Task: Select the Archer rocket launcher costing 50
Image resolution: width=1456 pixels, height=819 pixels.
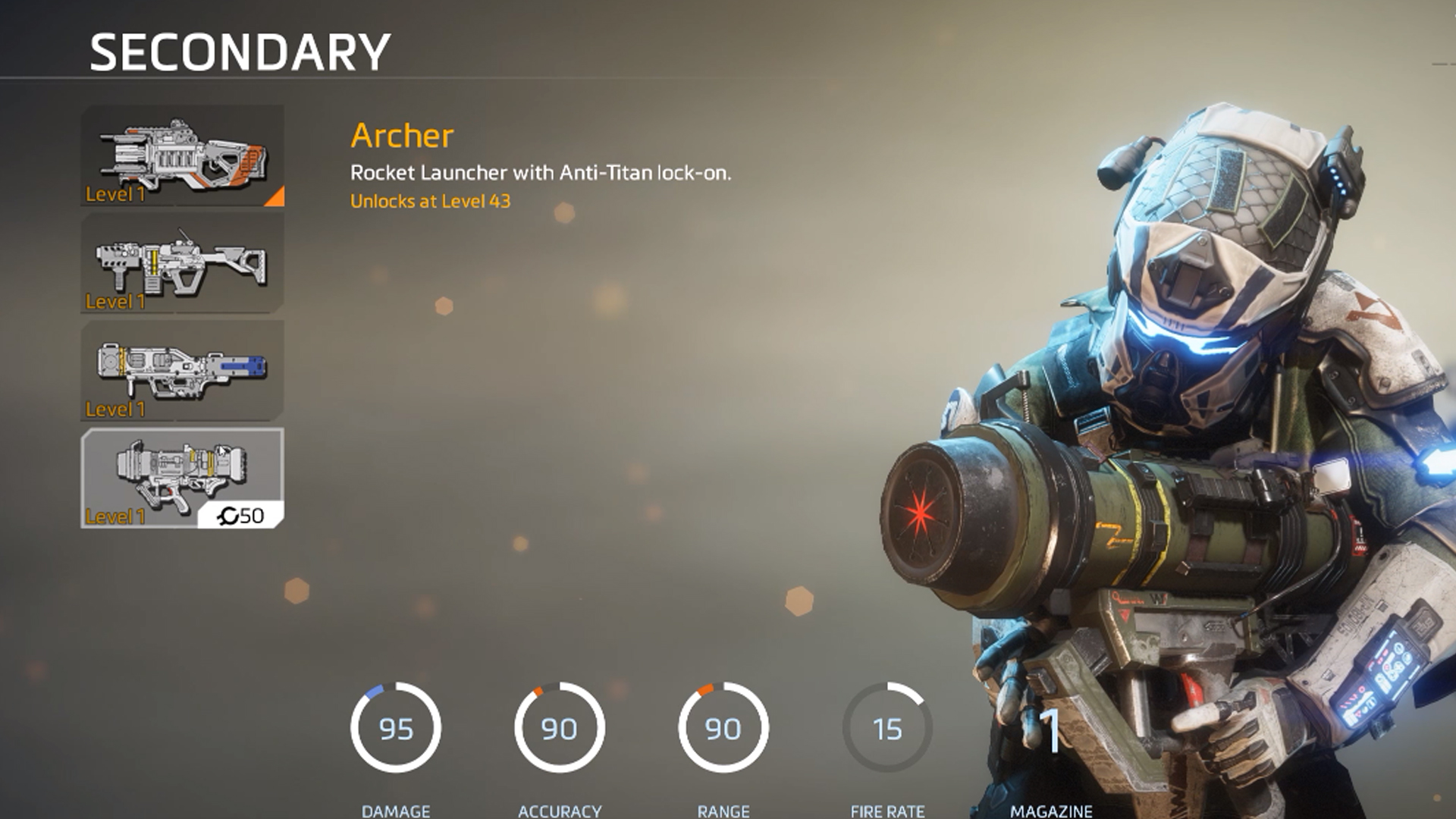Action: [182, 478]
